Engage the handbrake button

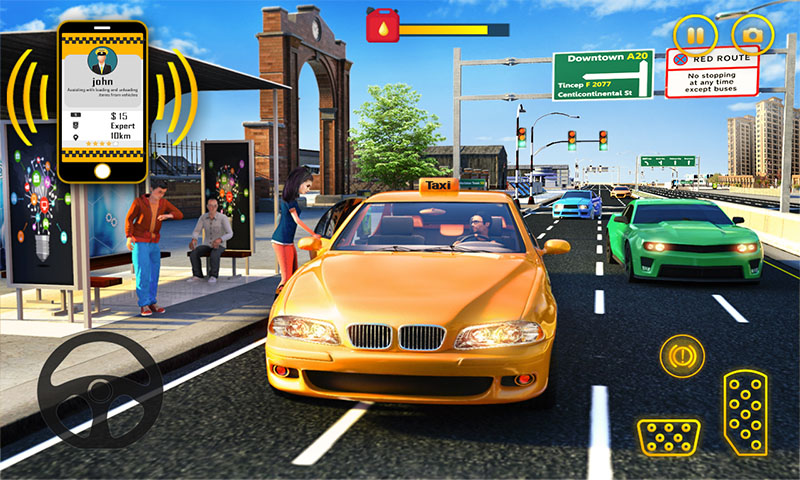tap(681, 355)
